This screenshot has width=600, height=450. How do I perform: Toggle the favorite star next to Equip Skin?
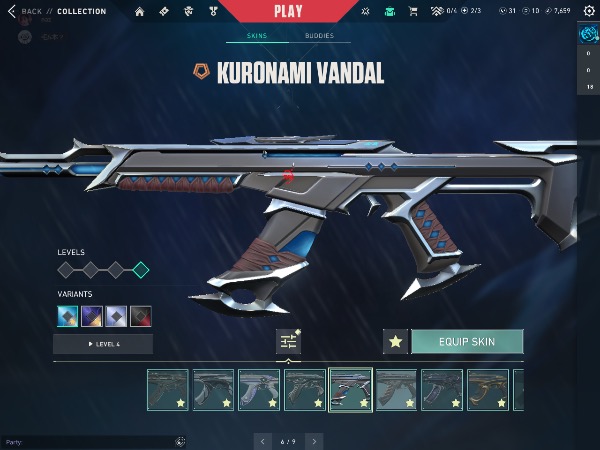point(395,342)
